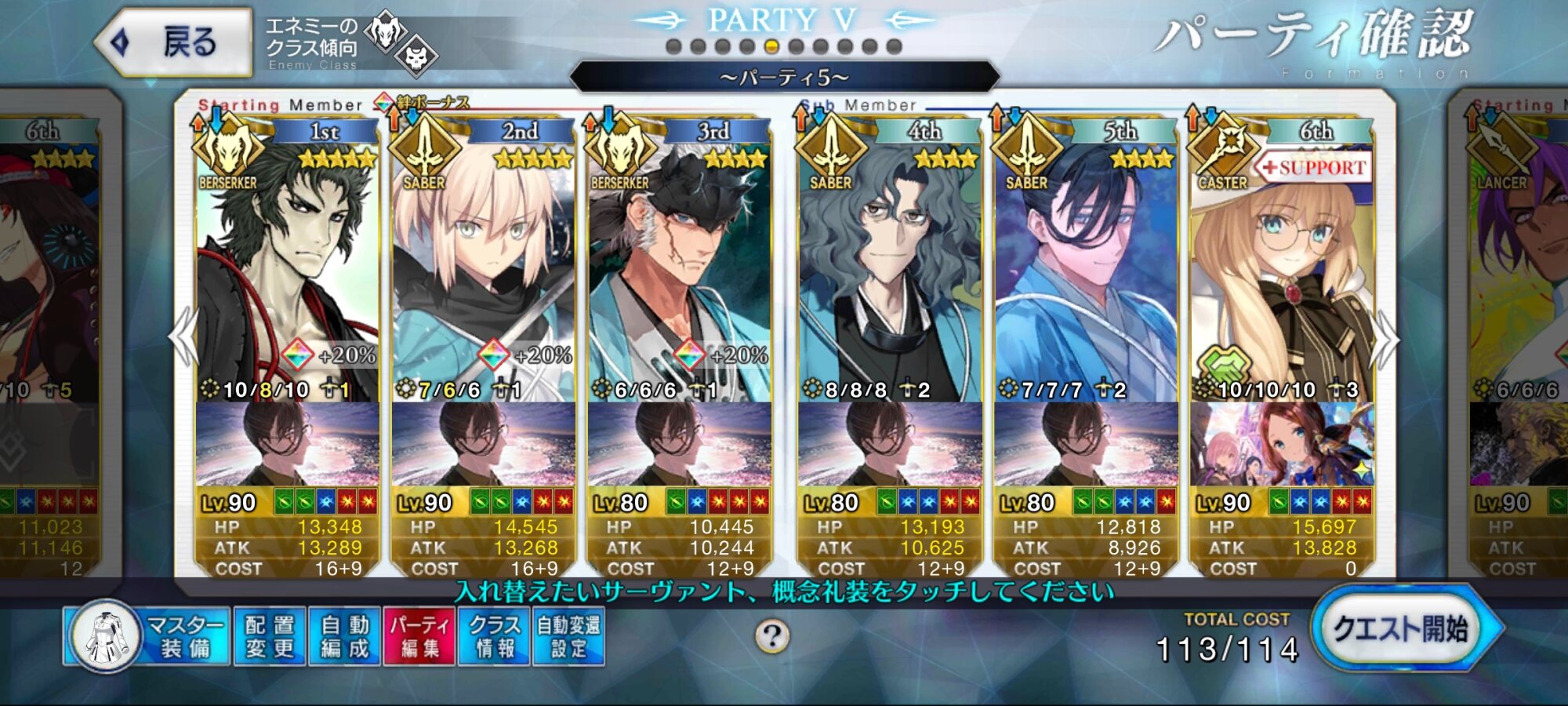Select the support Caster in 6th slot

[x=1282, y=267]
